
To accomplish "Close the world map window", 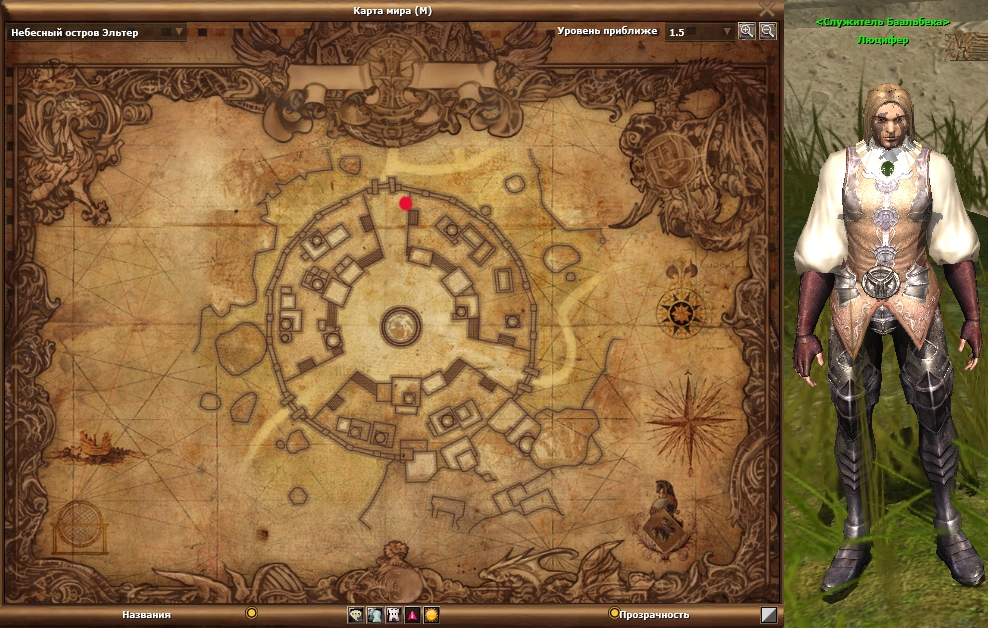I will [x=767, y=9].
